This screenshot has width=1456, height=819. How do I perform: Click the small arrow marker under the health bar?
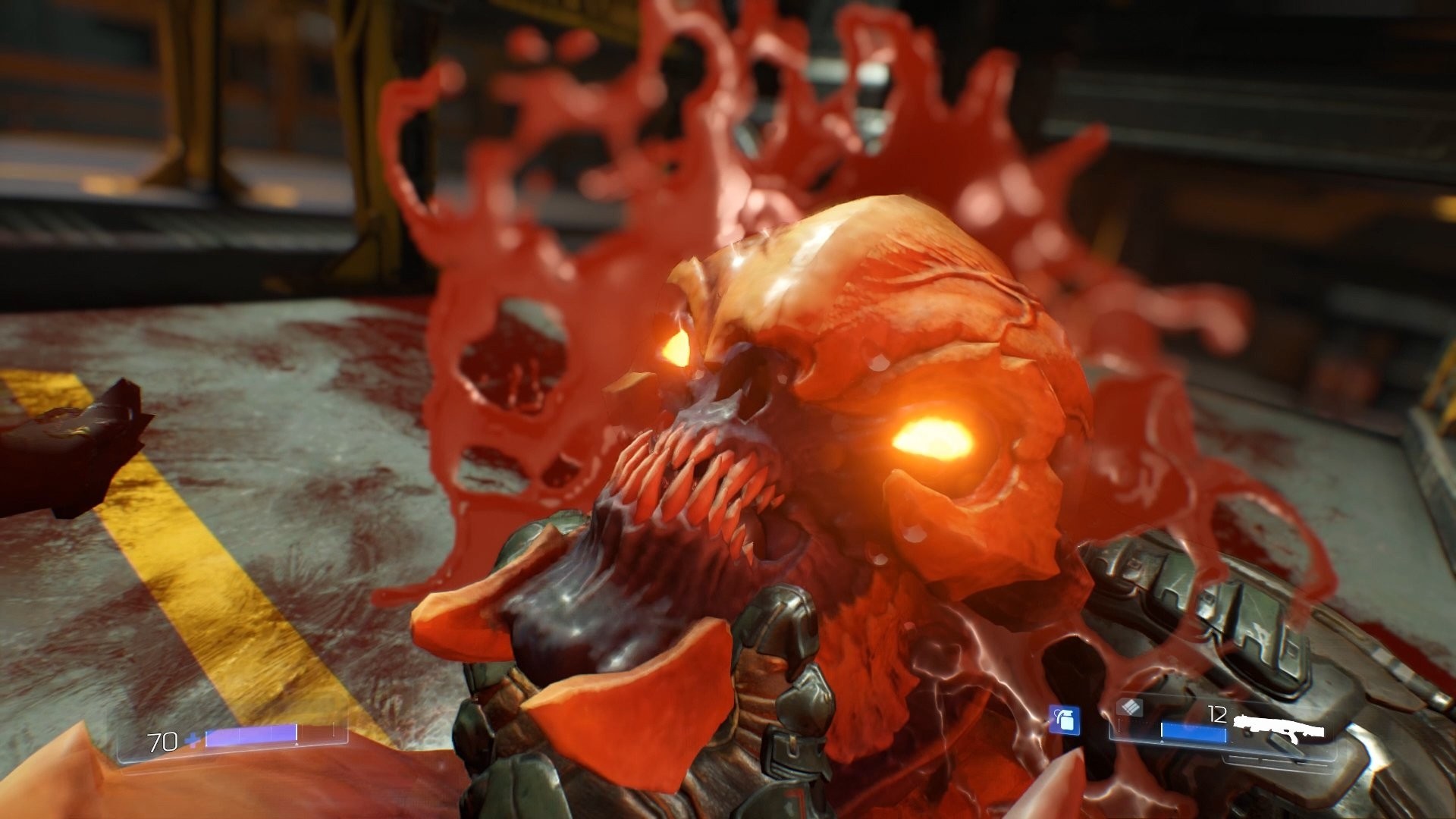[x=296, y=745]
